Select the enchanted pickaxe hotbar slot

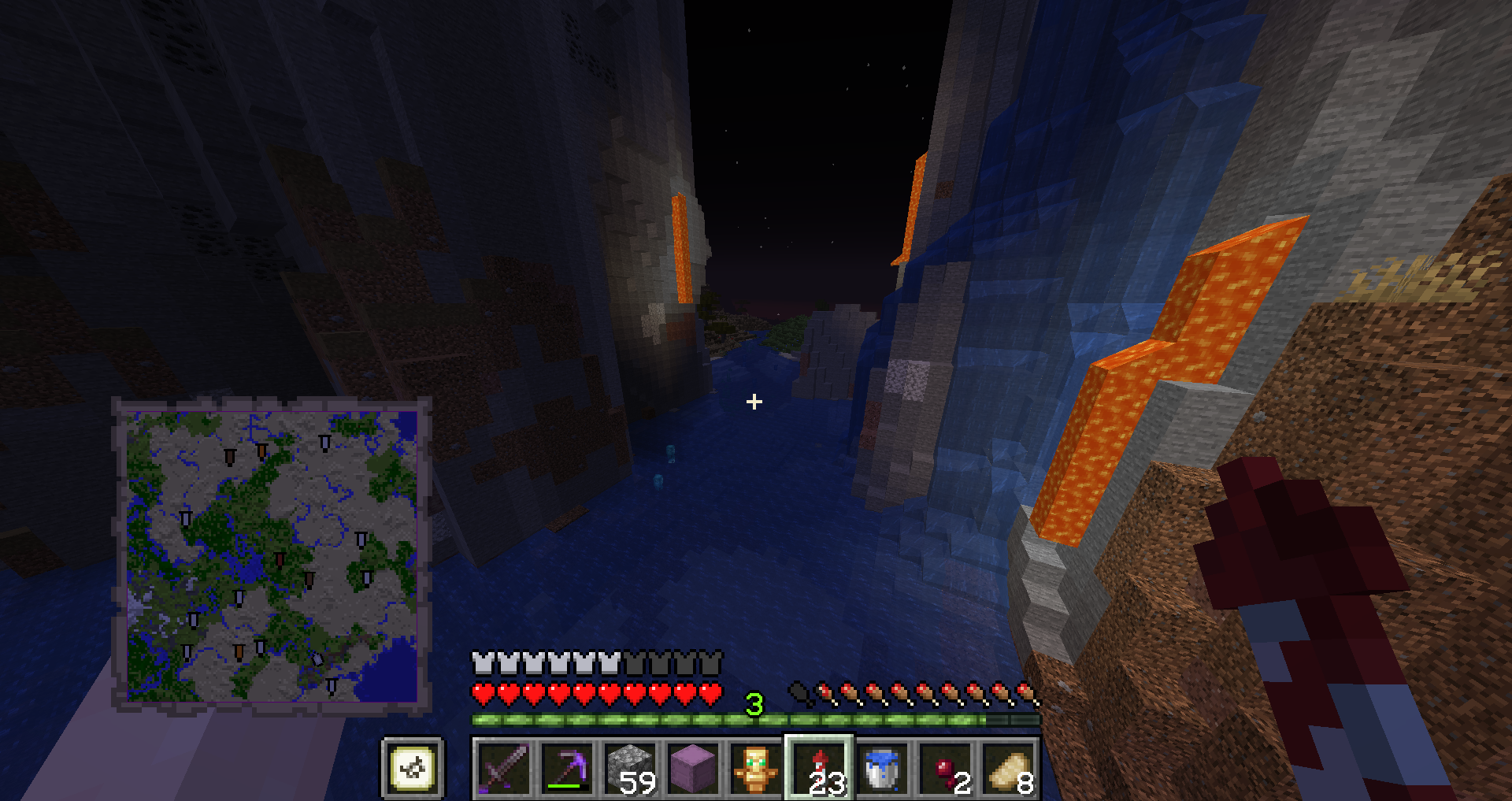pyautogui.click(x=567, y=768)
